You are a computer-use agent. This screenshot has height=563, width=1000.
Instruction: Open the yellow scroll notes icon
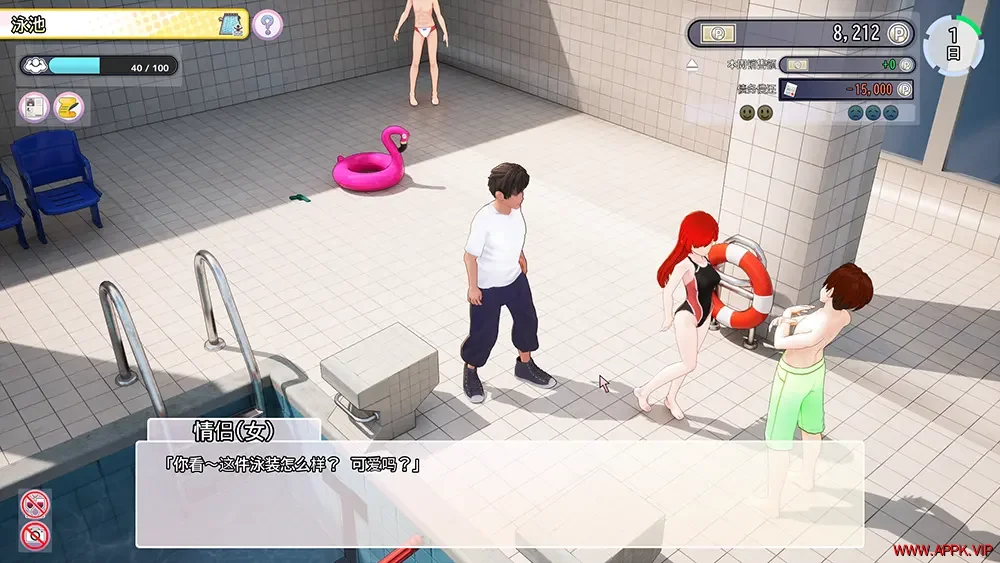click(68, 105)
